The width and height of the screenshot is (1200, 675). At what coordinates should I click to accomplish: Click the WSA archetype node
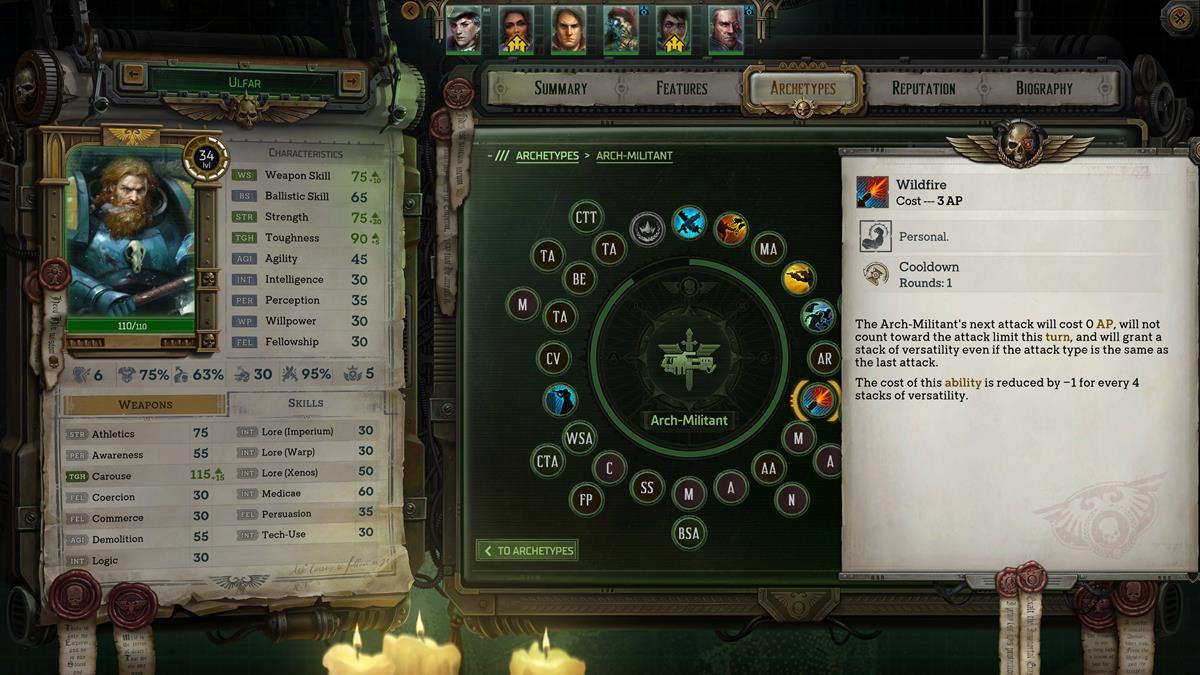[579, 437]
